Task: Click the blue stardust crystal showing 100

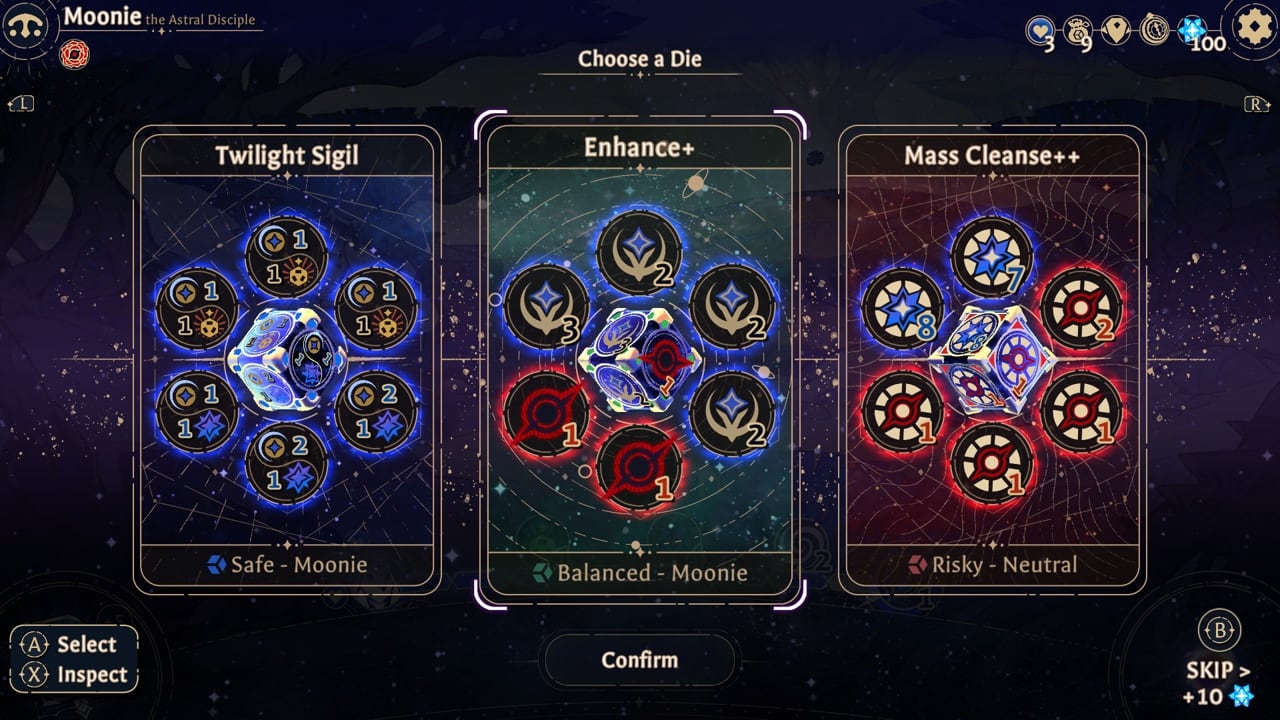Action: (x=1190, y=31)
